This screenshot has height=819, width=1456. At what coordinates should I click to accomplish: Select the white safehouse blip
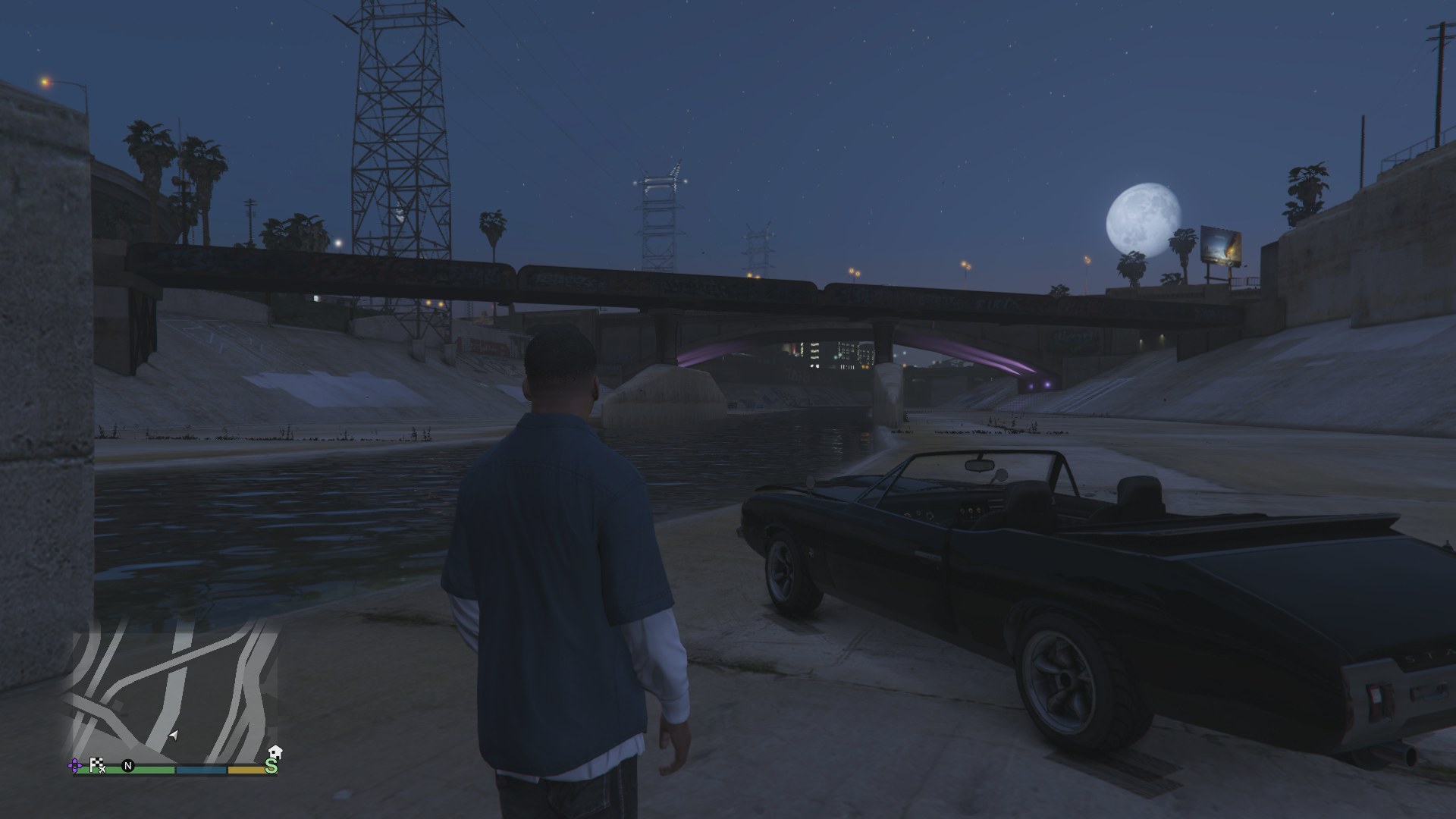point(275,752)
